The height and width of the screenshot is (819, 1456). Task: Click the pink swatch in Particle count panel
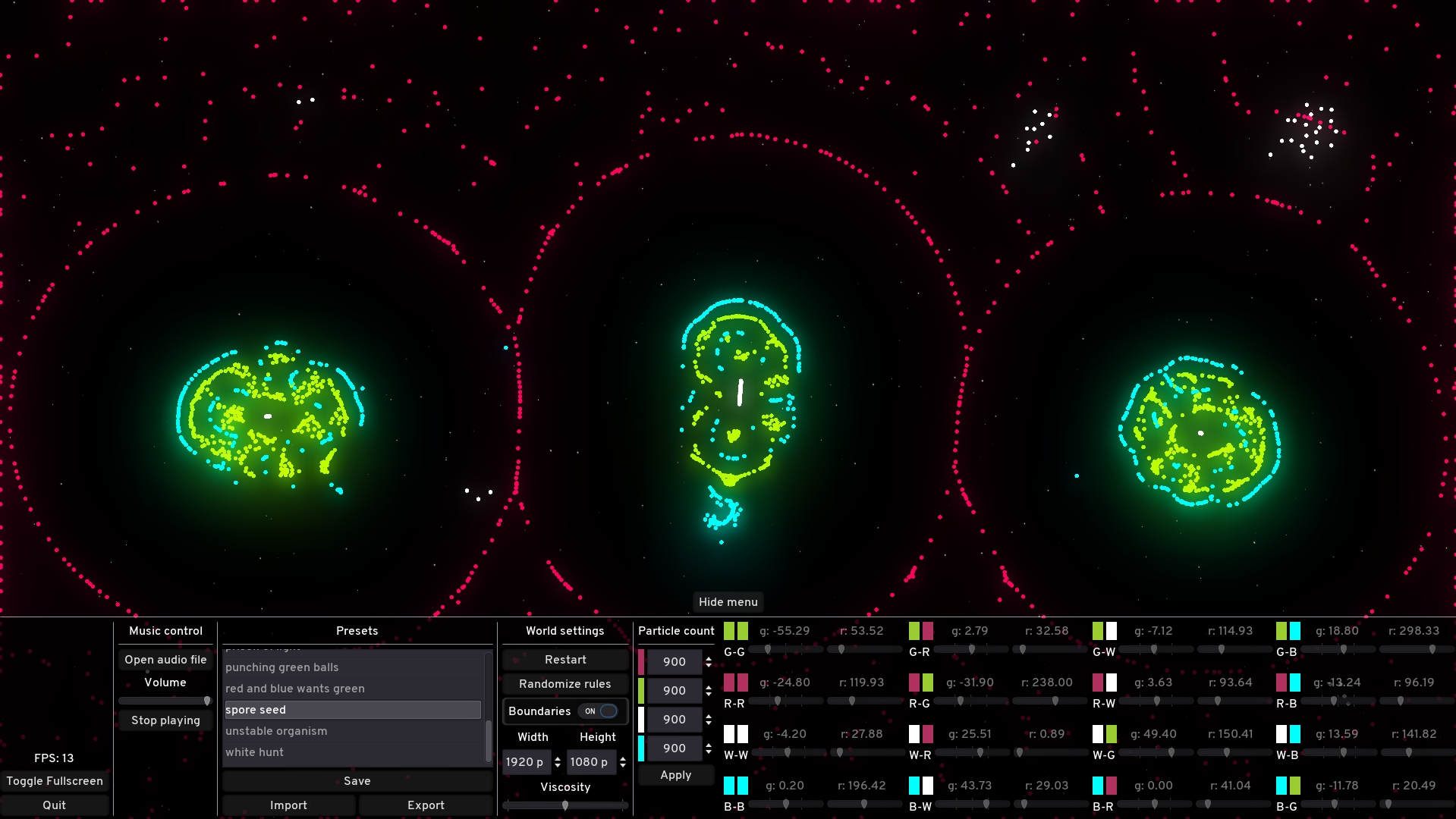641,661
